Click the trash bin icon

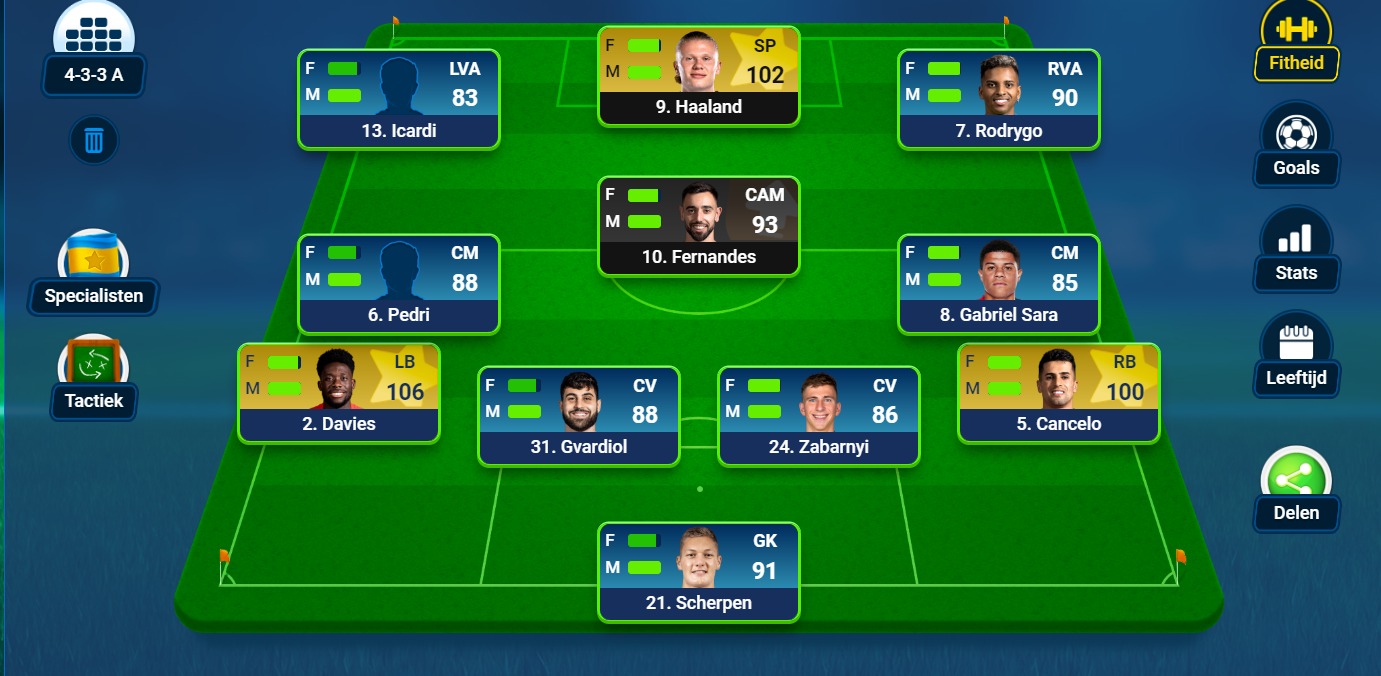click(x=94, y=140)
